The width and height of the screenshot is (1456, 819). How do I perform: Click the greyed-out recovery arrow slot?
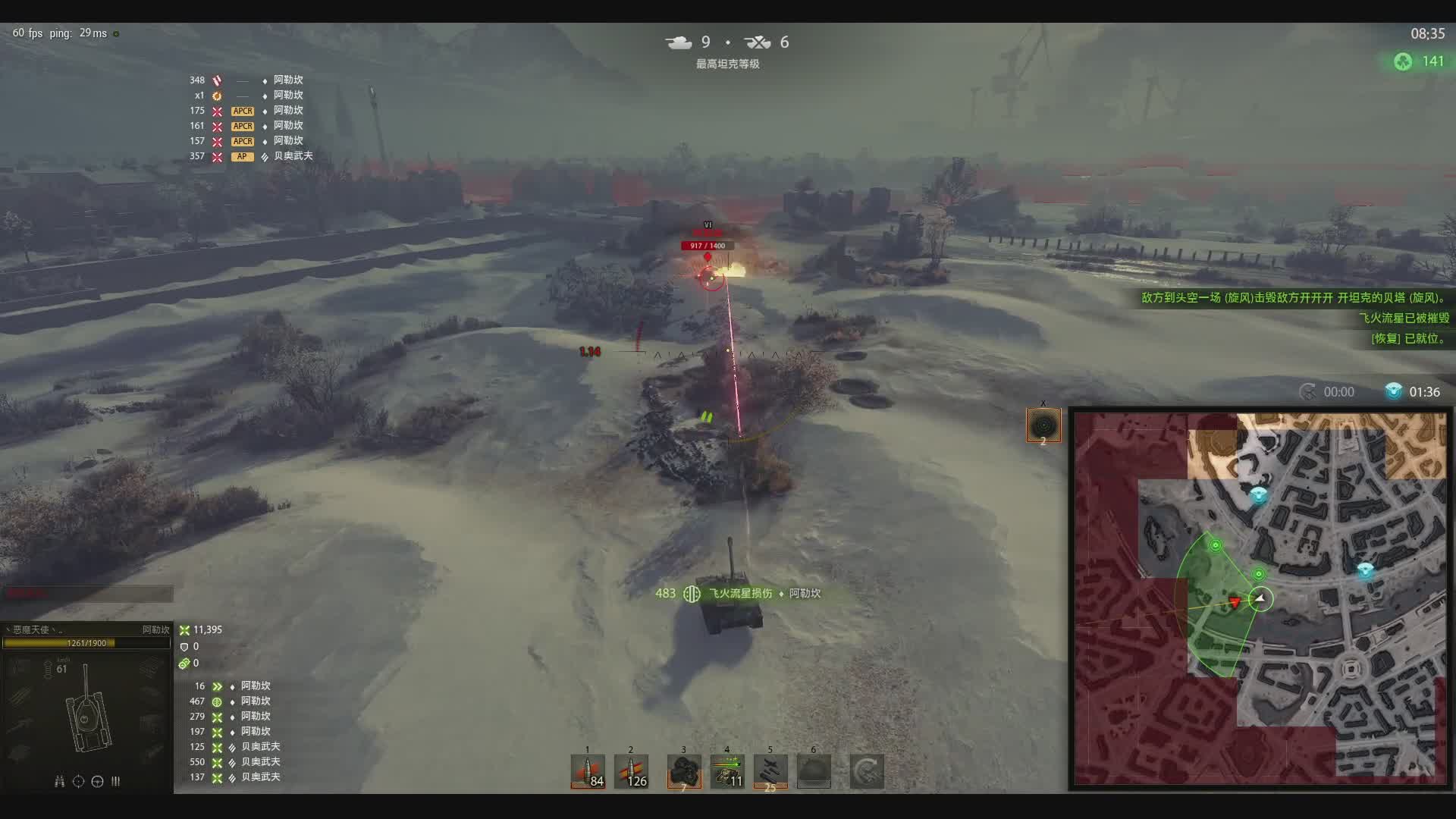click(x=866, y=772)
